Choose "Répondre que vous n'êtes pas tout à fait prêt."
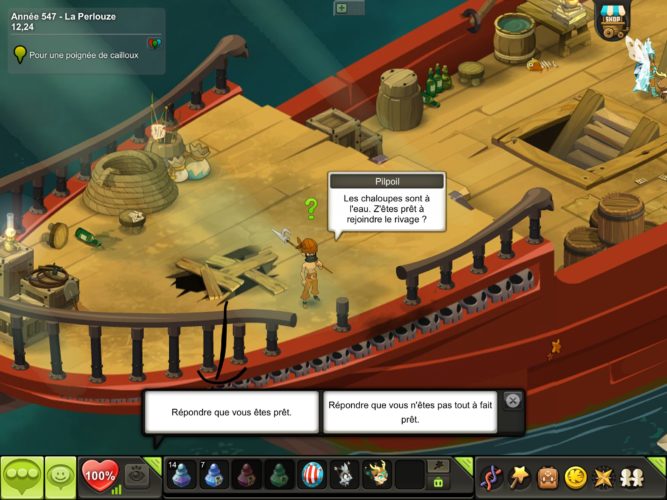Viewport: 667px width, 500px height. (410, 412)
